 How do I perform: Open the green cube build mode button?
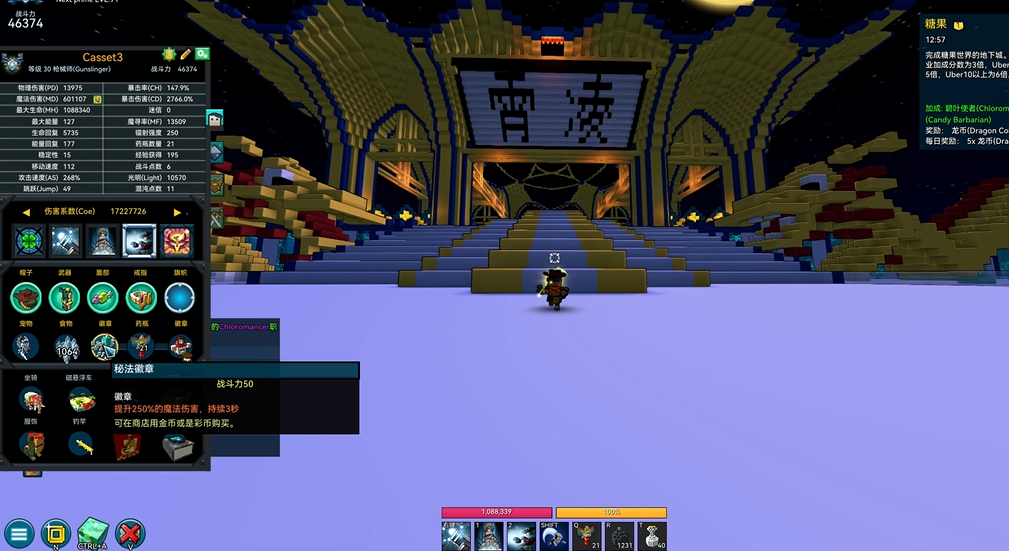point(92,533)
